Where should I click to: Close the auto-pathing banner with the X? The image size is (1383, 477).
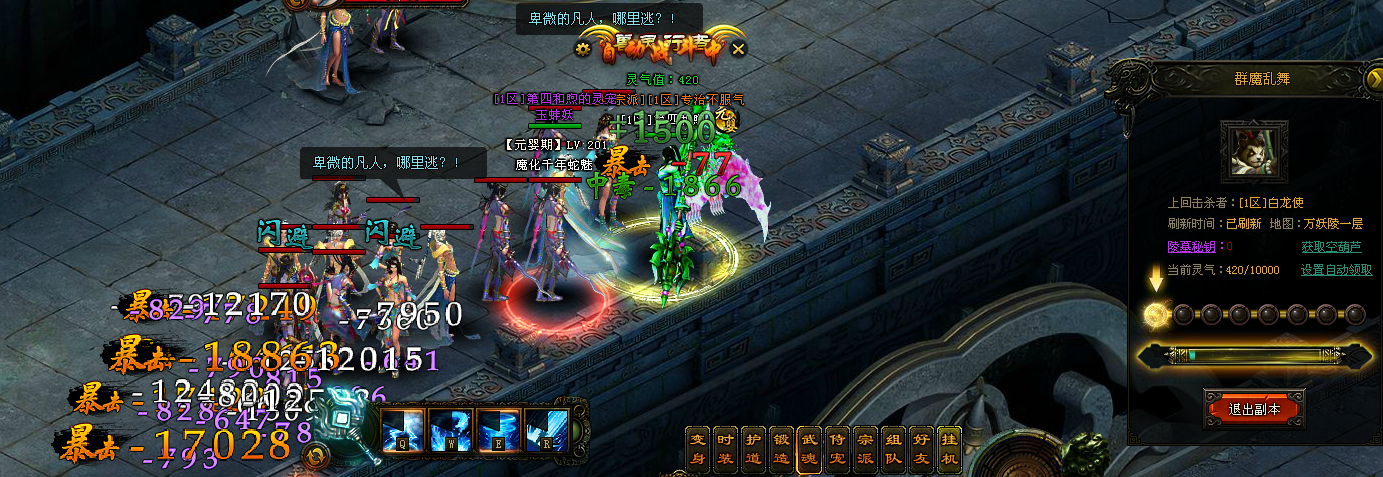(x=738, y=48)
